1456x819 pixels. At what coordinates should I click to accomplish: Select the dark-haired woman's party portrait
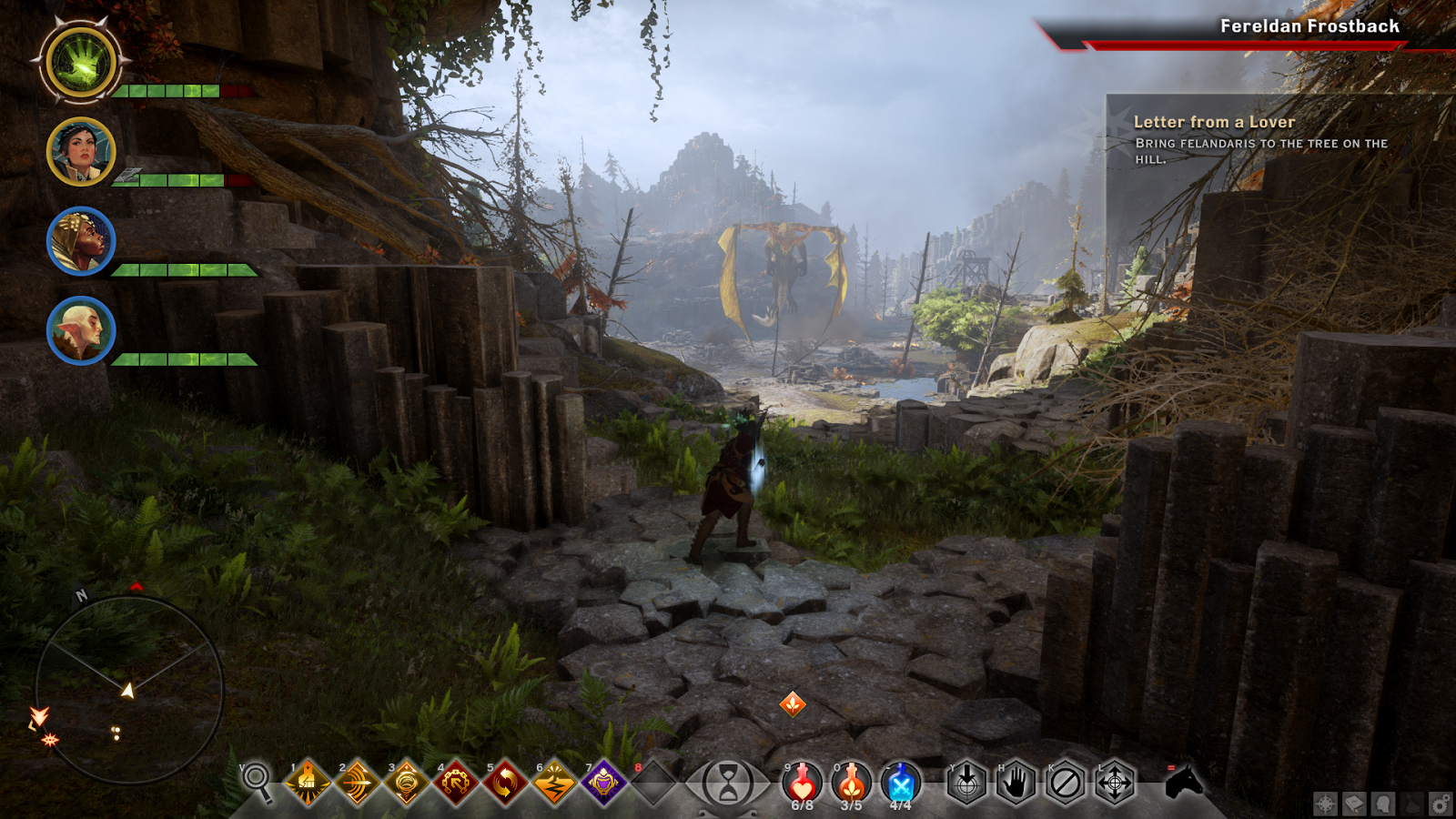pos(81,152)
